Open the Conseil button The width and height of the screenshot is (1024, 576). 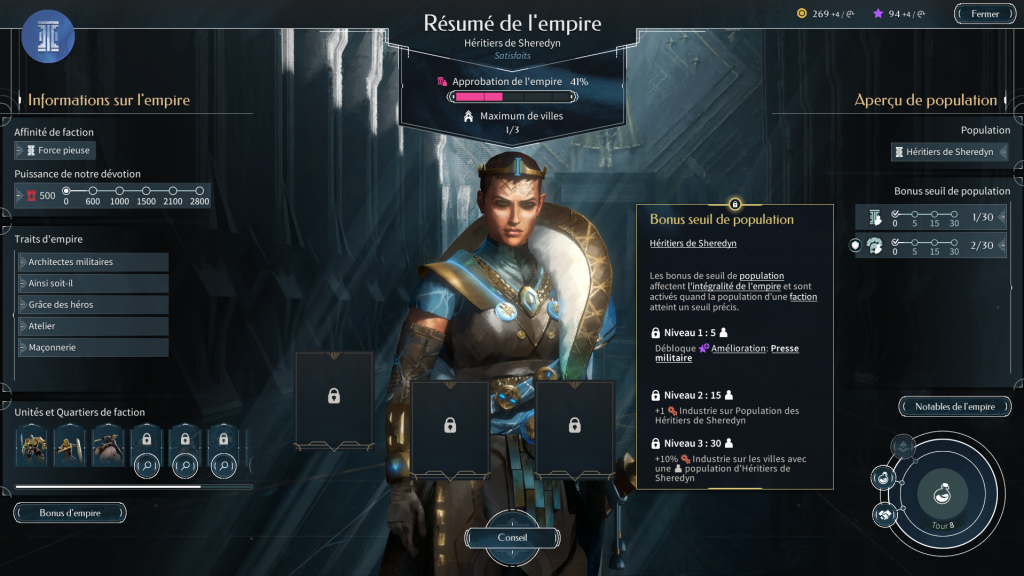[x=512, y=537]
